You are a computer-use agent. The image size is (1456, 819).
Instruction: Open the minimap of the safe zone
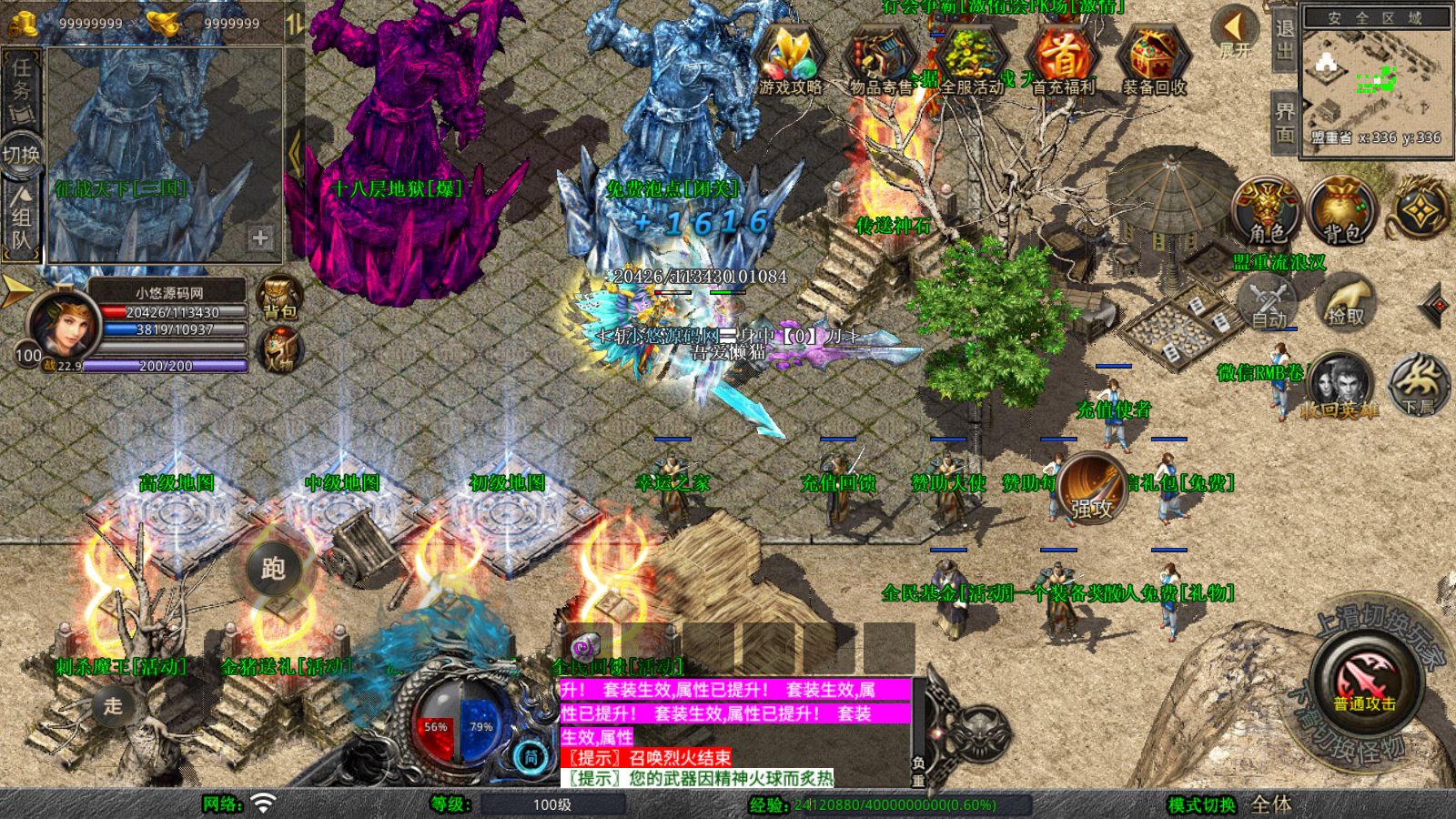click(x=1376, y=80)
